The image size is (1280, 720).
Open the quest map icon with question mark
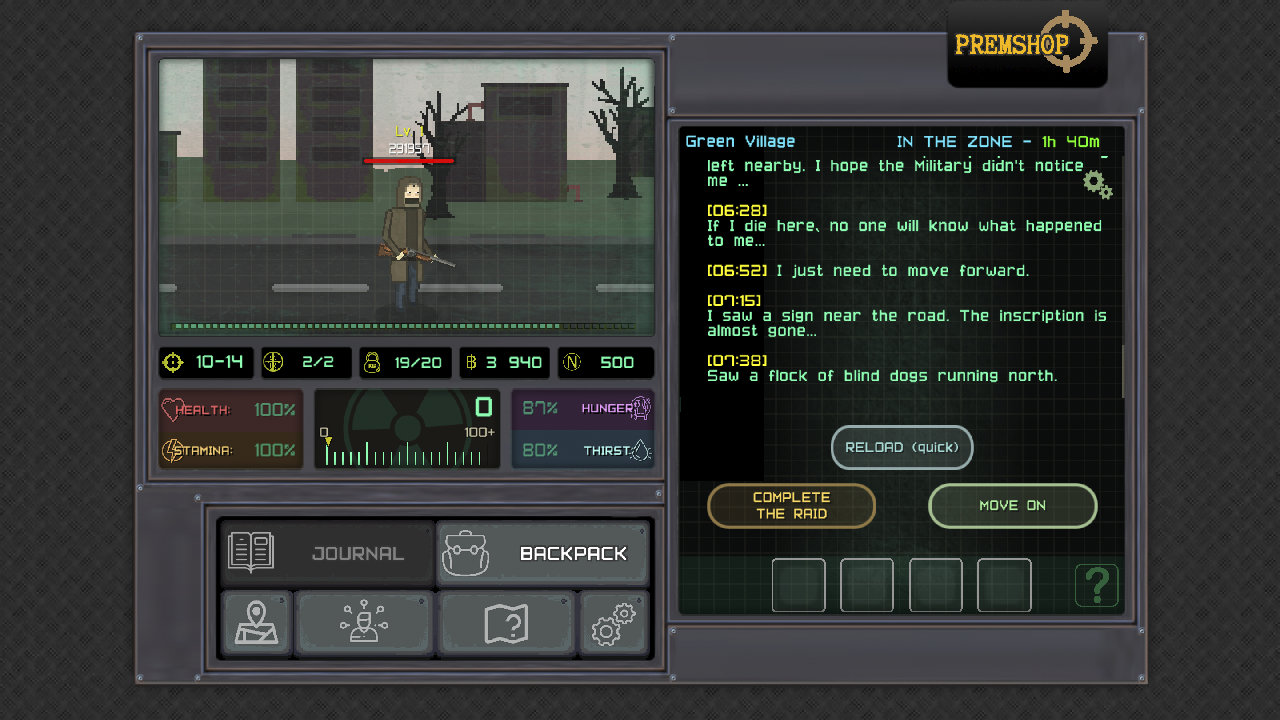(507, 623)
